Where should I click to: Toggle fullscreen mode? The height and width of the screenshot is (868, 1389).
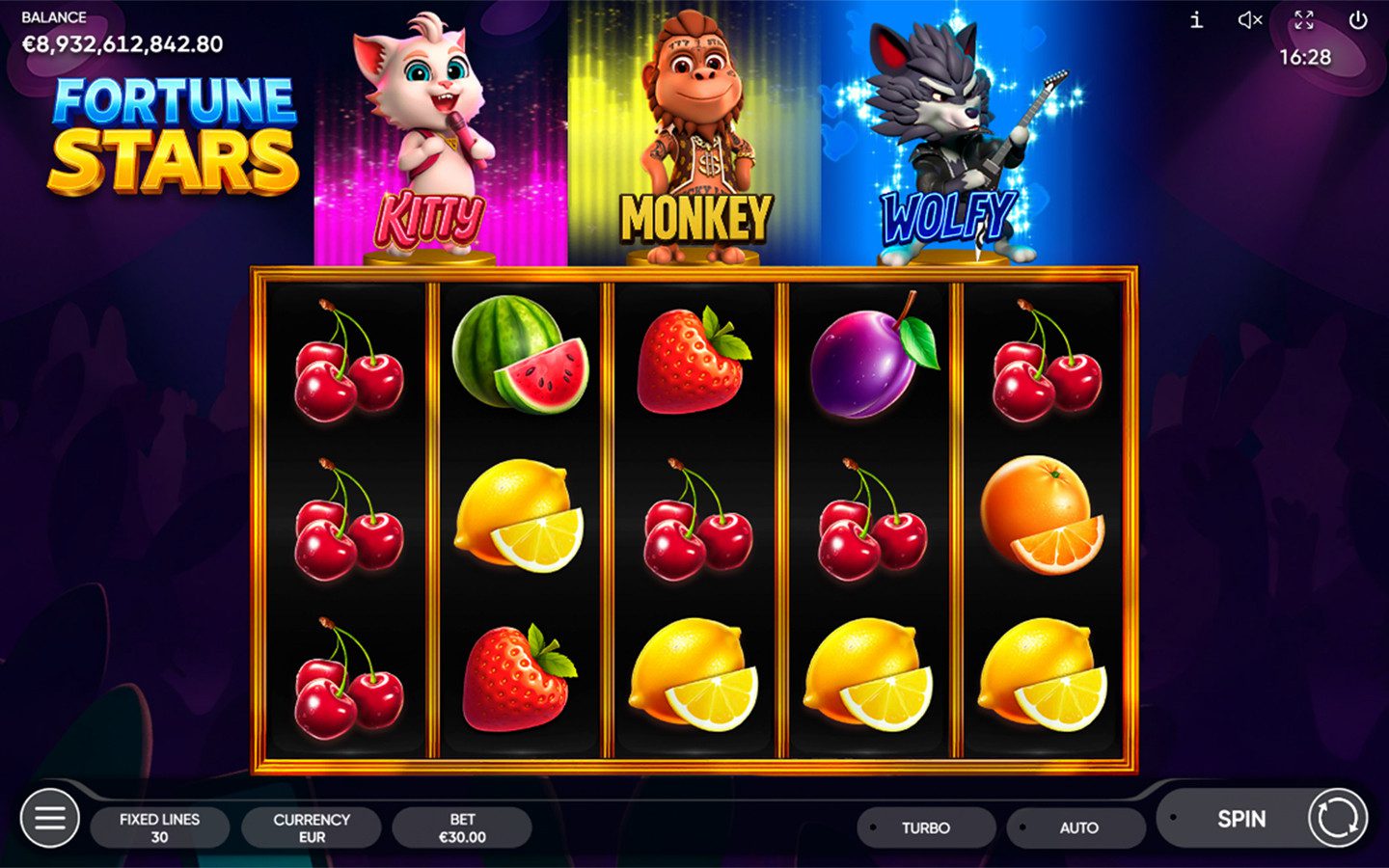pyautogui.click(x=1304, y=20)
